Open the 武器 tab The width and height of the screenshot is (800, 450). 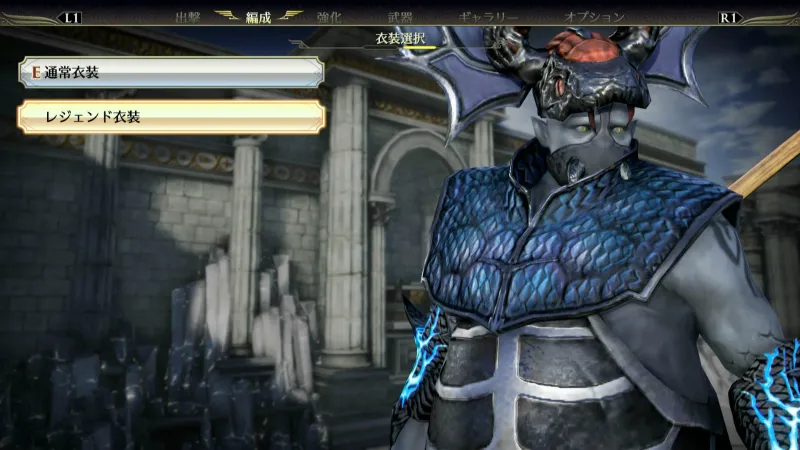(400, 17)
